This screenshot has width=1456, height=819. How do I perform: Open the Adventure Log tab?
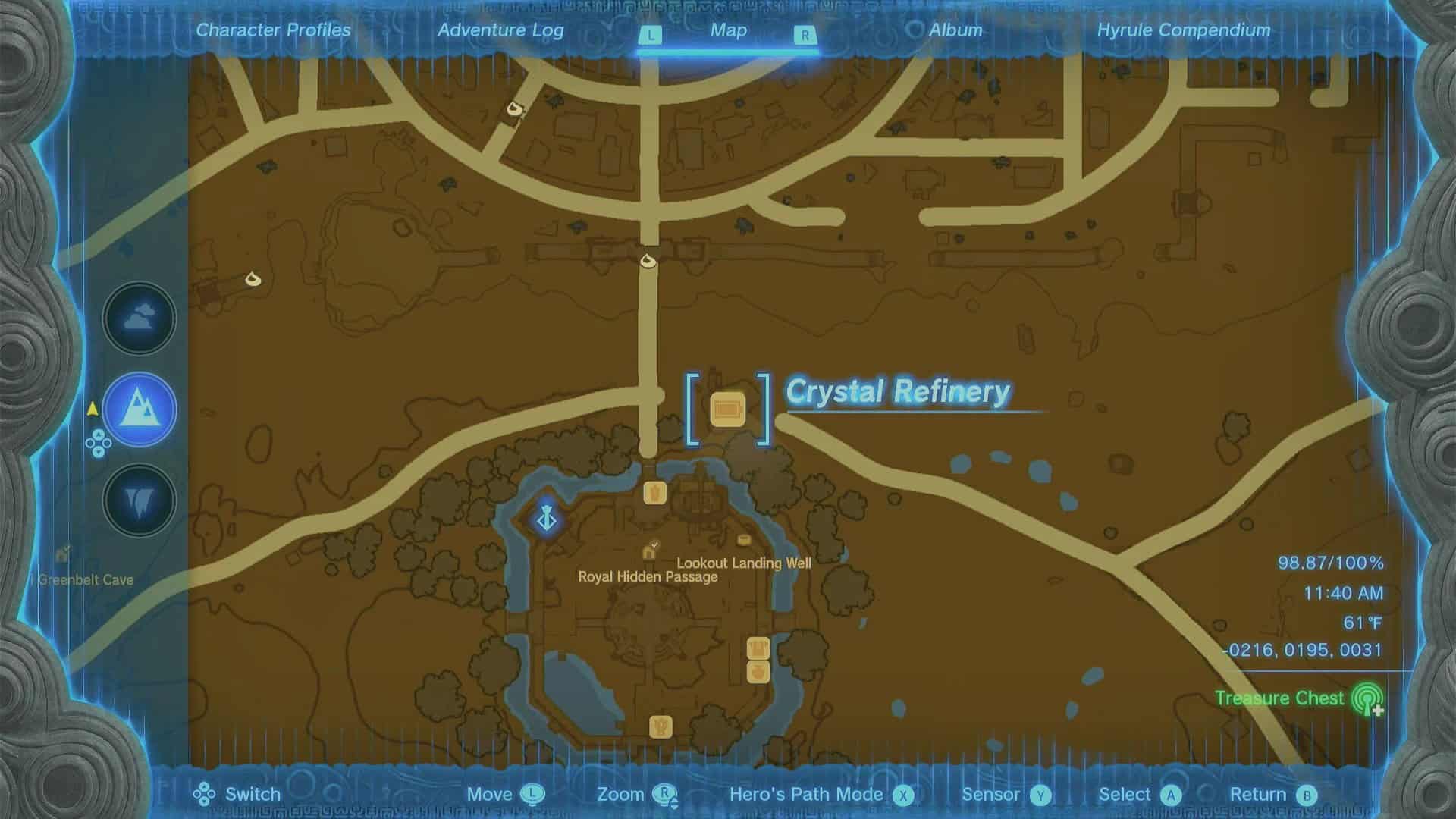500,30
